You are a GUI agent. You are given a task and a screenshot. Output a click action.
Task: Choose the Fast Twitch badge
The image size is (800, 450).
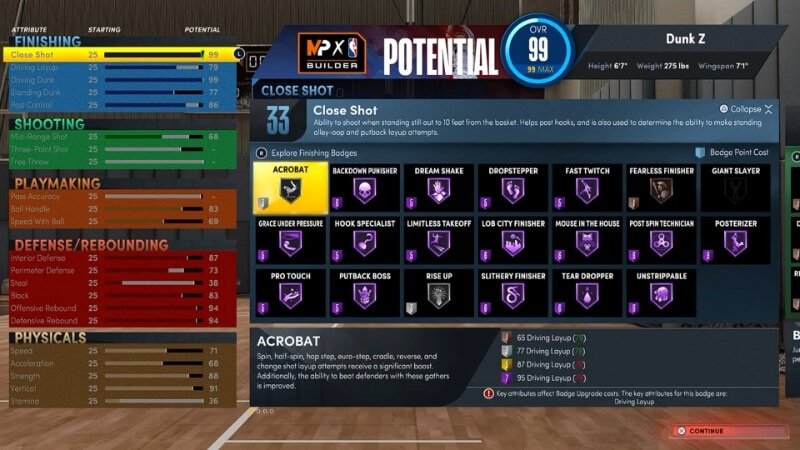[x=587, y=187]
